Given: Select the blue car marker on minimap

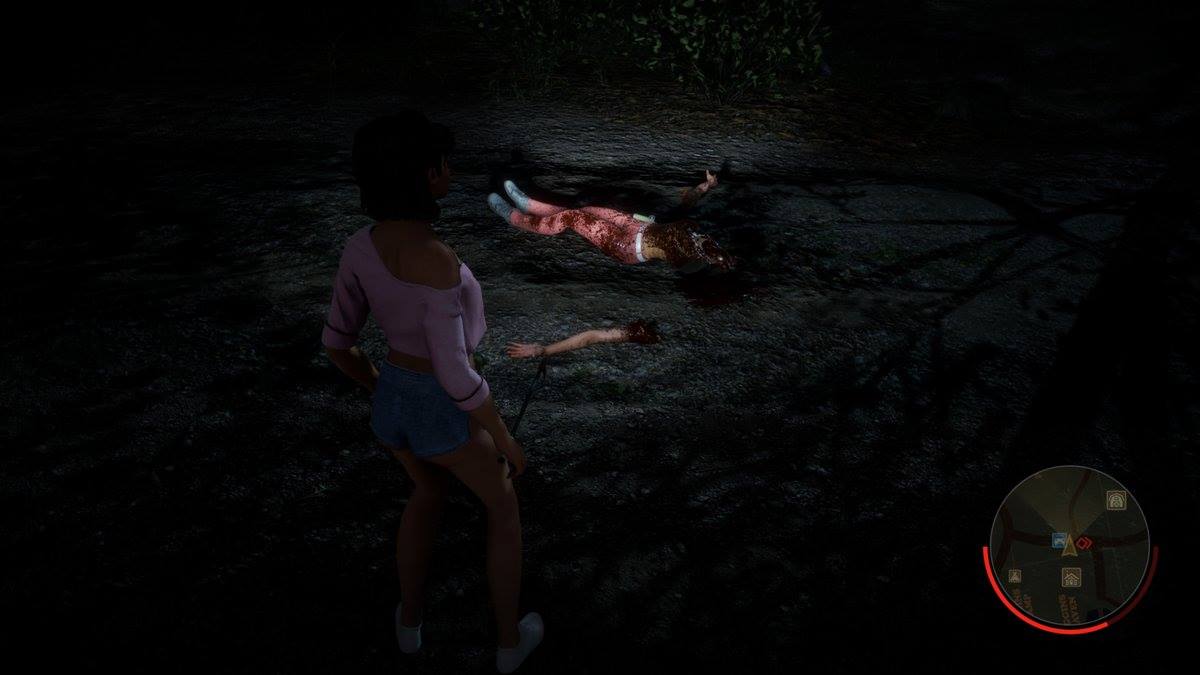Looking at the screenshot, I should pos(1056,540).
